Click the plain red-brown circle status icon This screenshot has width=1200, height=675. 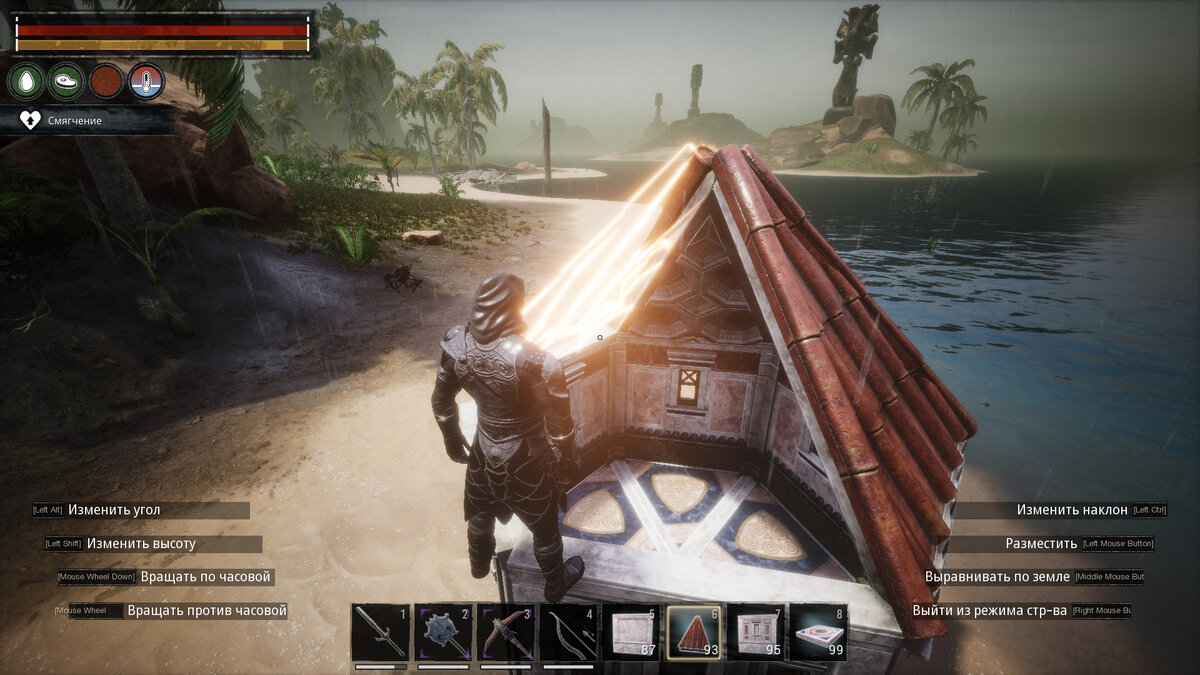coord(107,81)
